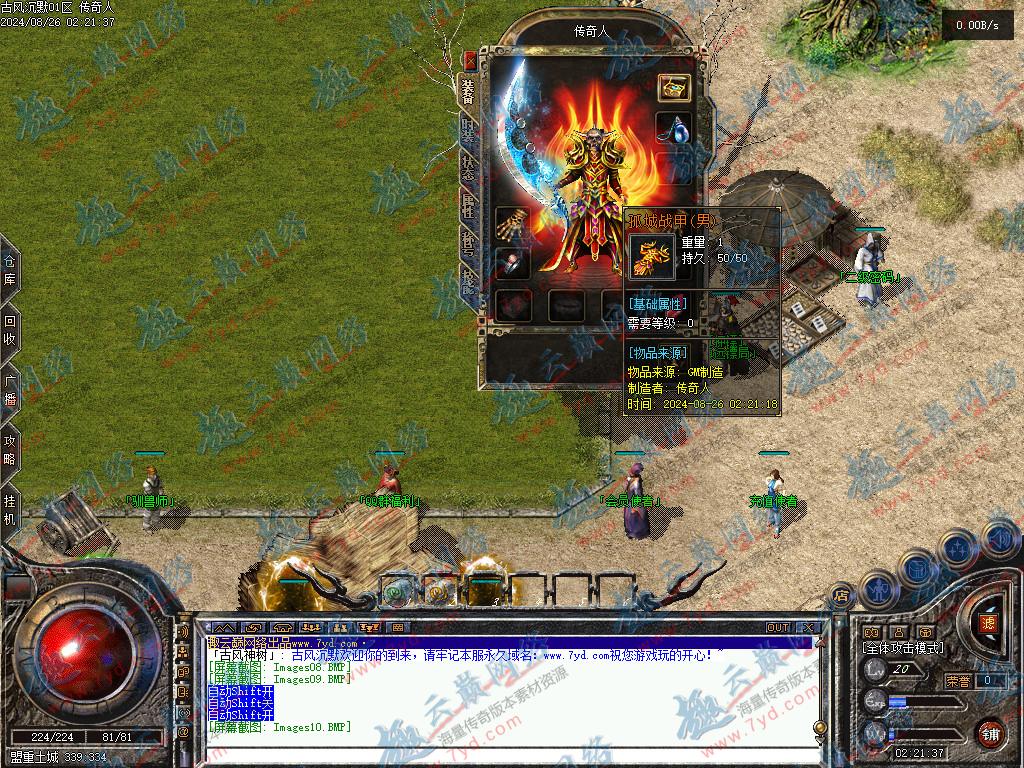This screenshot has width=1024, height=768.
Task: Open the 仓库 warehouse side button
Action: tap(10, 271)
